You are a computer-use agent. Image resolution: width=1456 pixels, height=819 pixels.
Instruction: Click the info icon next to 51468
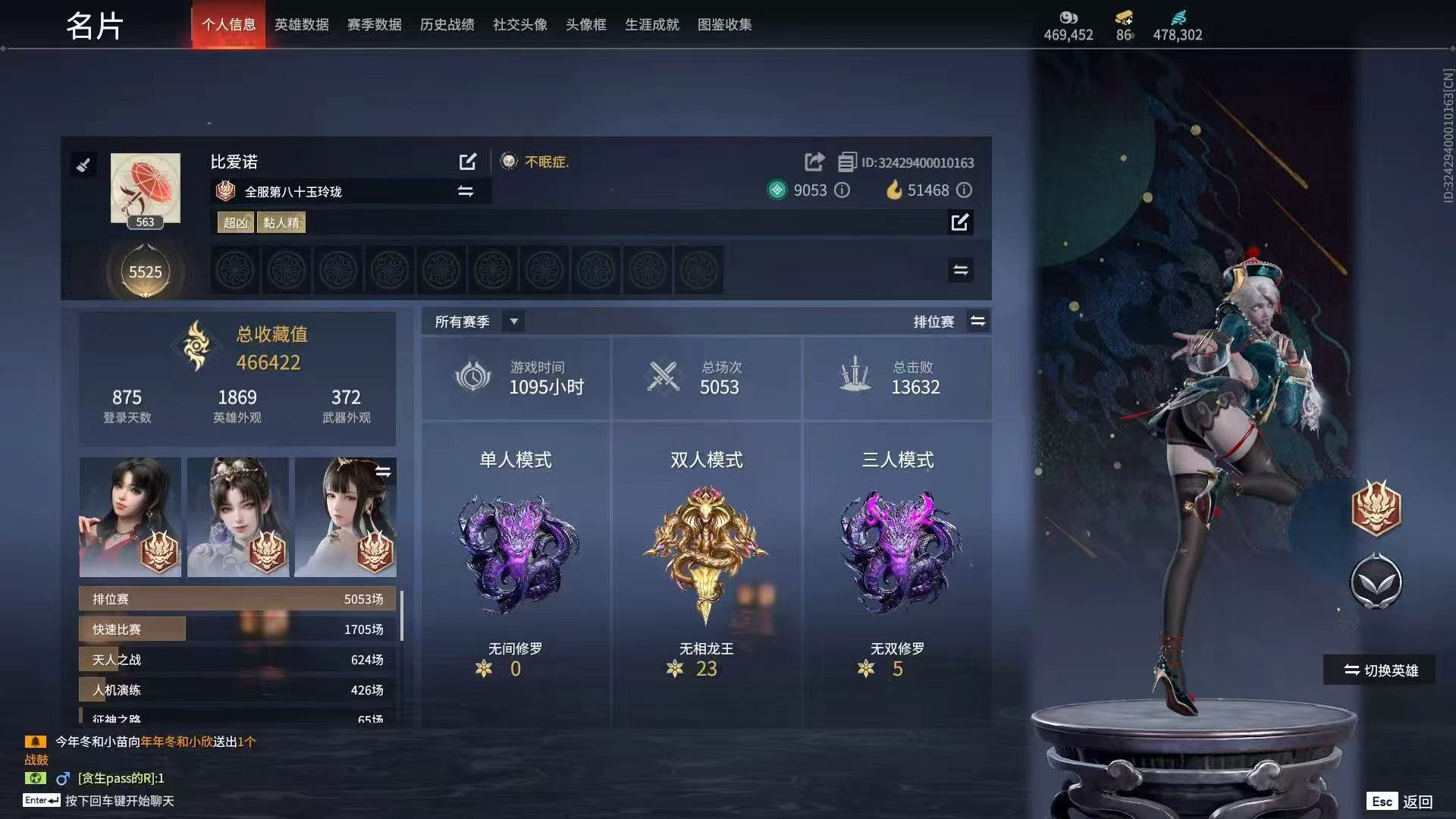964,190
